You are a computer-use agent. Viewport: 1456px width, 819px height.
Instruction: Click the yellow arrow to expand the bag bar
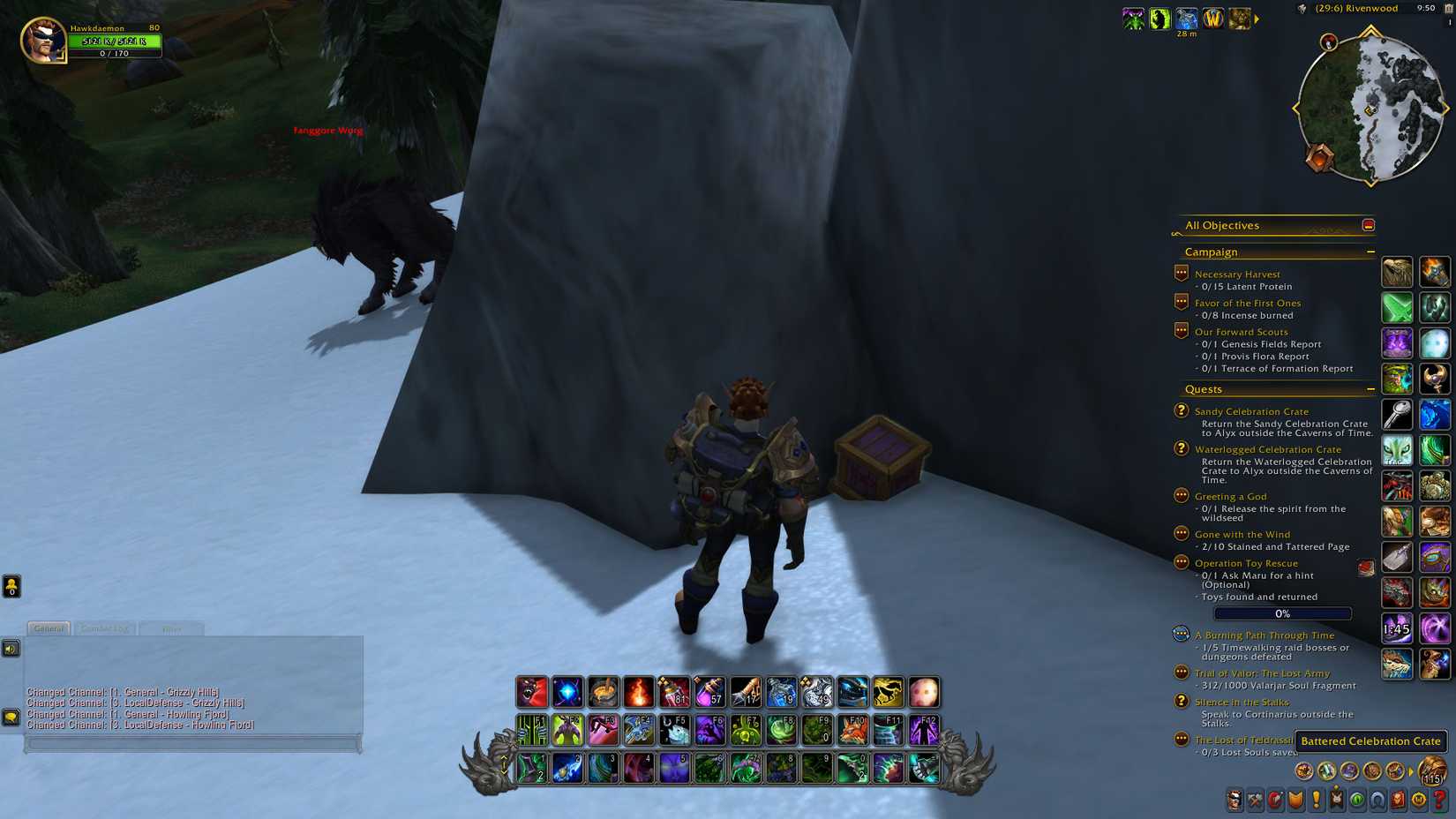coord(1411,770)
